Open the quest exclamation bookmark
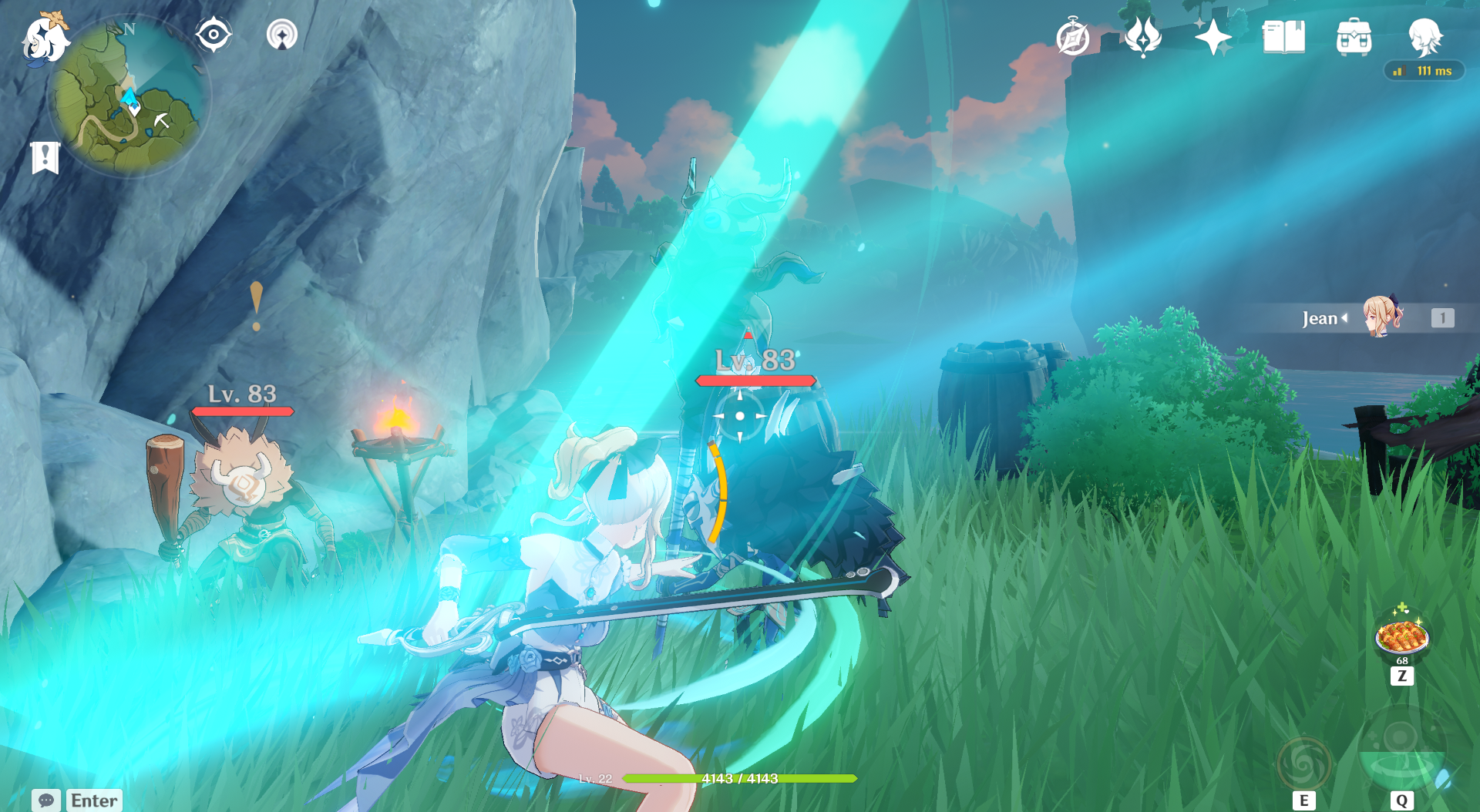Image resolution: width=1480 pixels, height=812 pixels. pos(45,158)
